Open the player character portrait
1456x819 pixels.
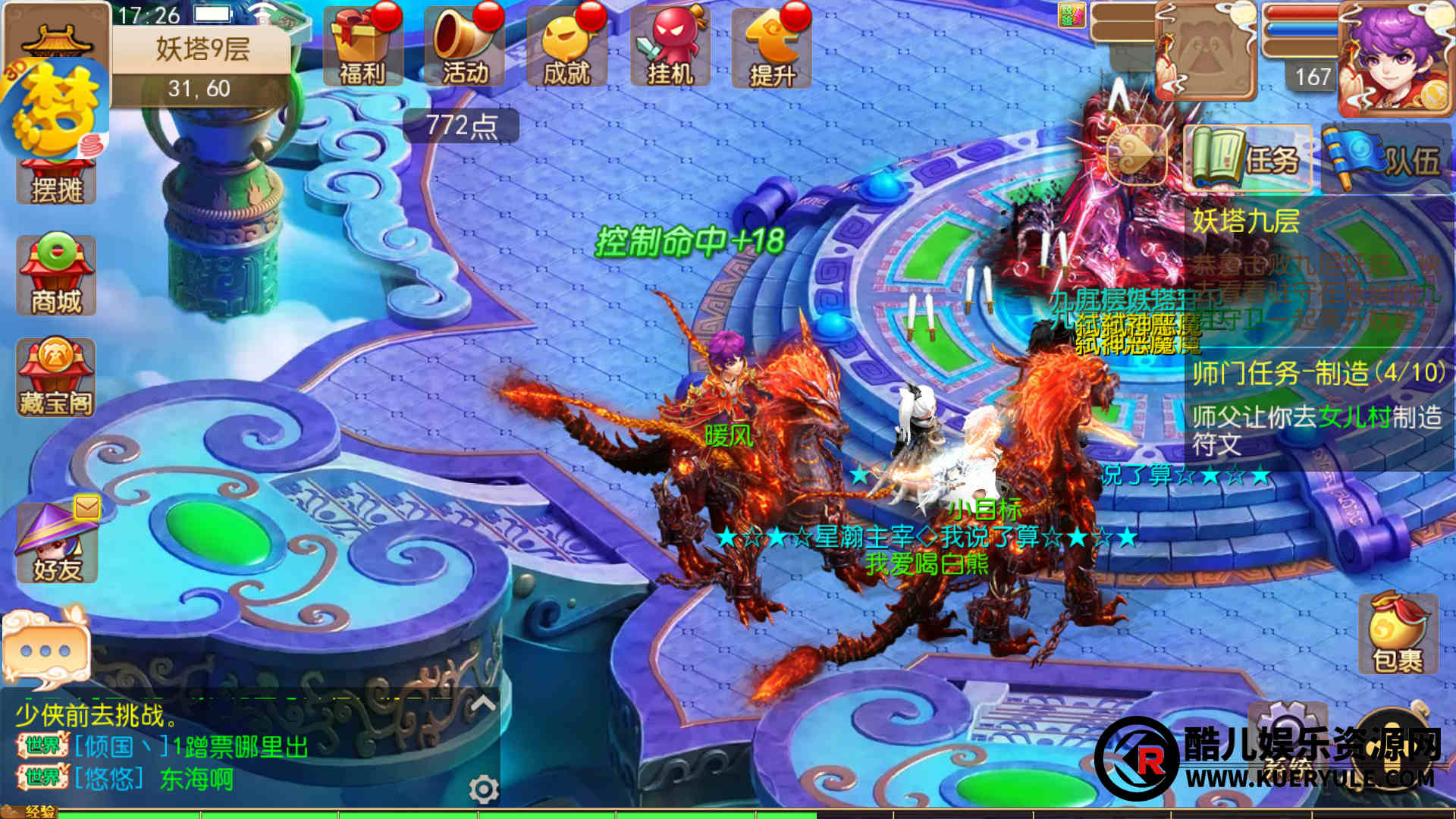pyautogui.click(x=1394, y=59)
